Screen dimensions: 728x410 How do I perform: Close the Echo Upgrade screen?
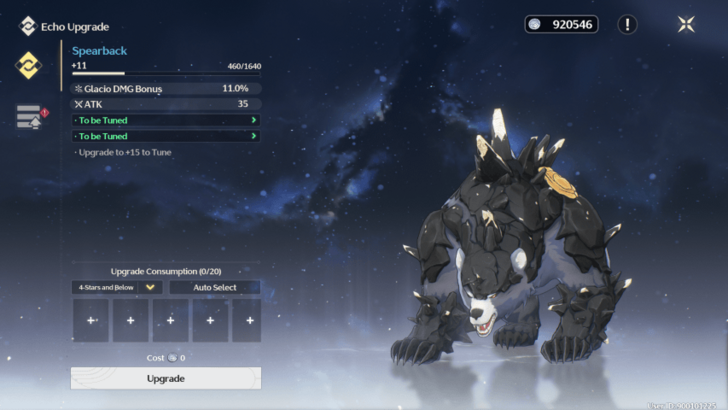point(686,24)
